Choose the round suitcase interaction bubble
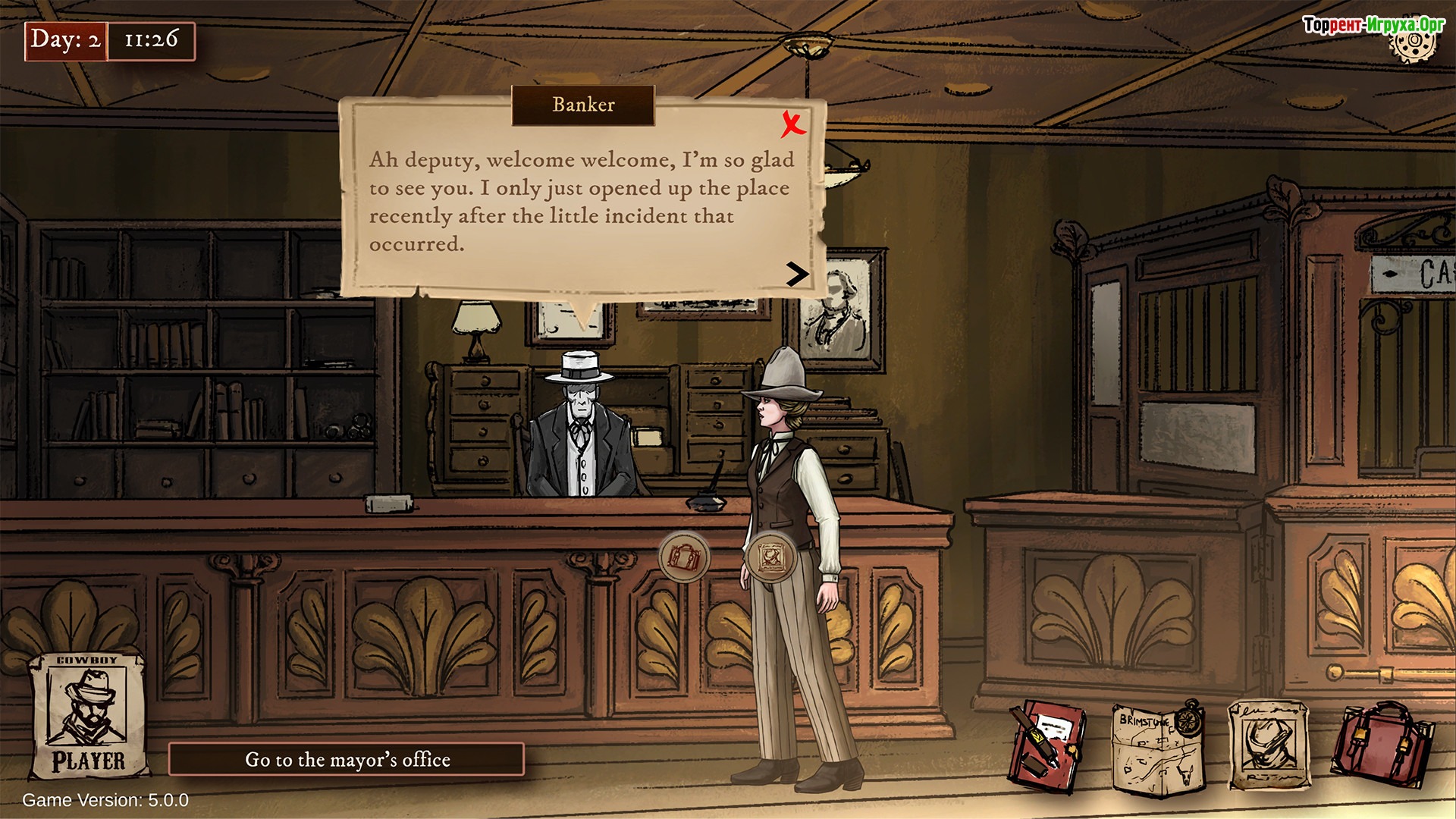 tap(685, 557)
